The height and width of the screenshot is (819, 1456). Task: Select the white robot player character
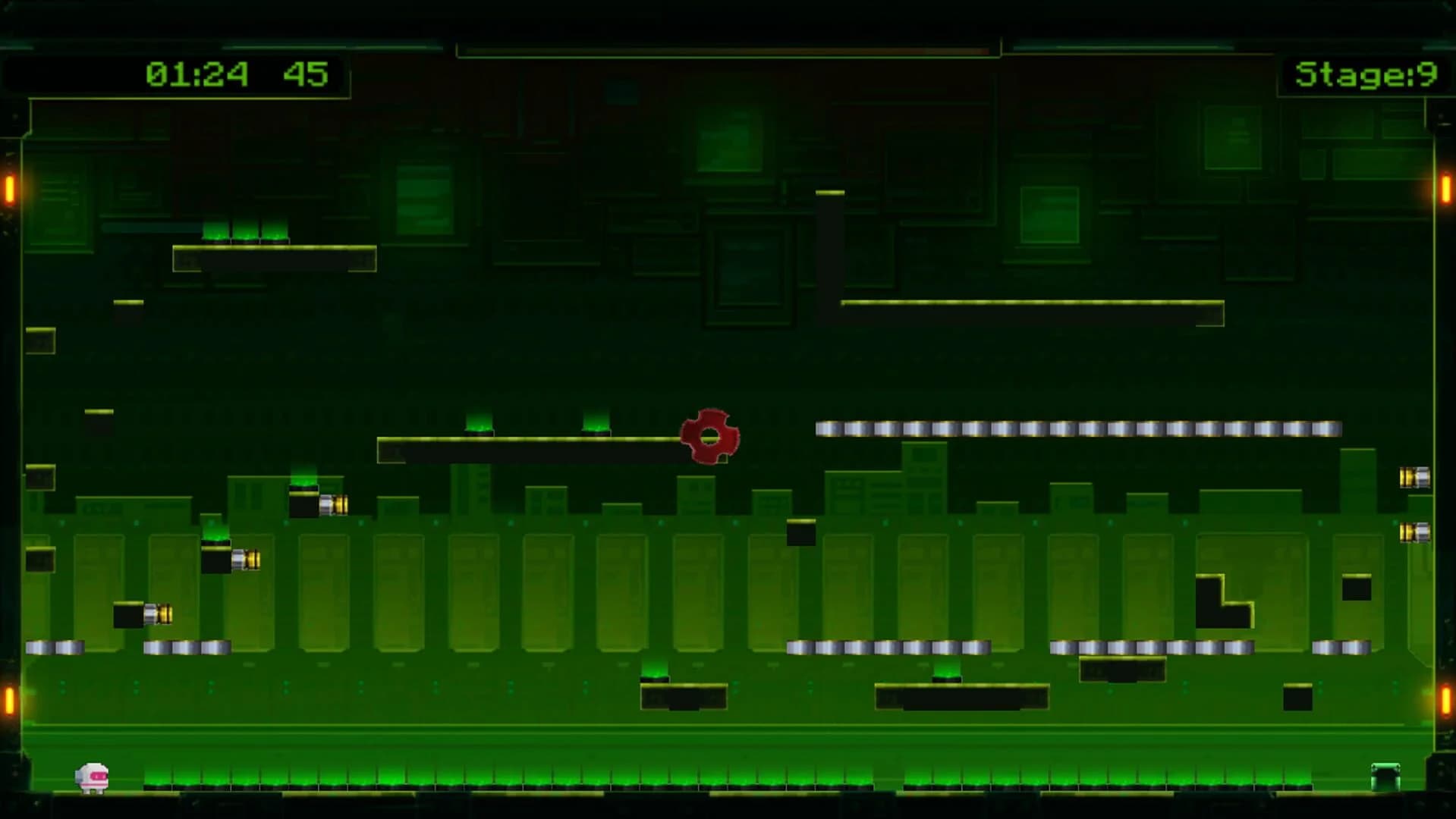[x=91, y=775]
